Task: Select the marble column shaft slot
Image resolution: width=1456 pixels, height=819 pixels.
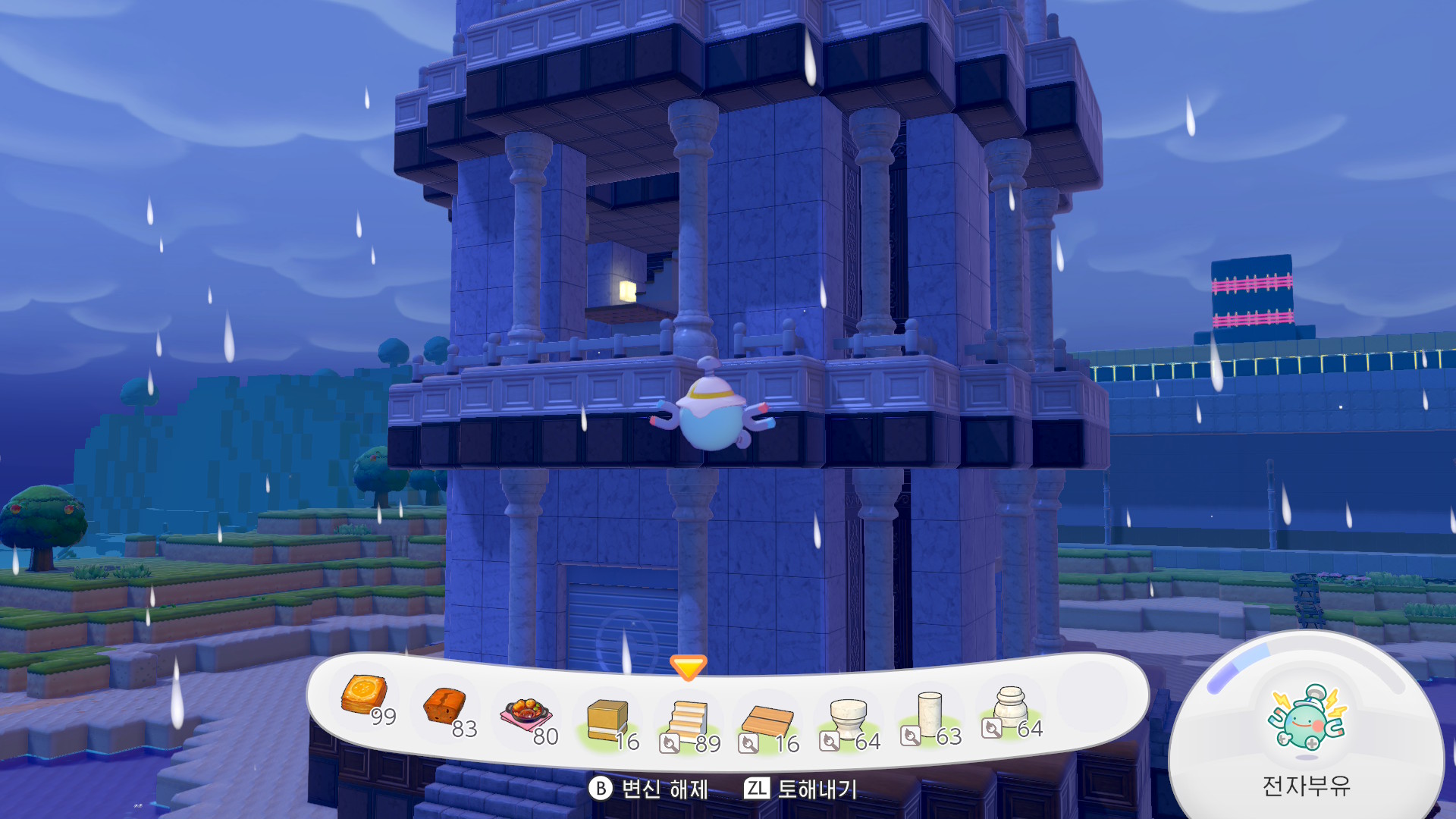Action: pyautogui.click(x=929, y=714)
